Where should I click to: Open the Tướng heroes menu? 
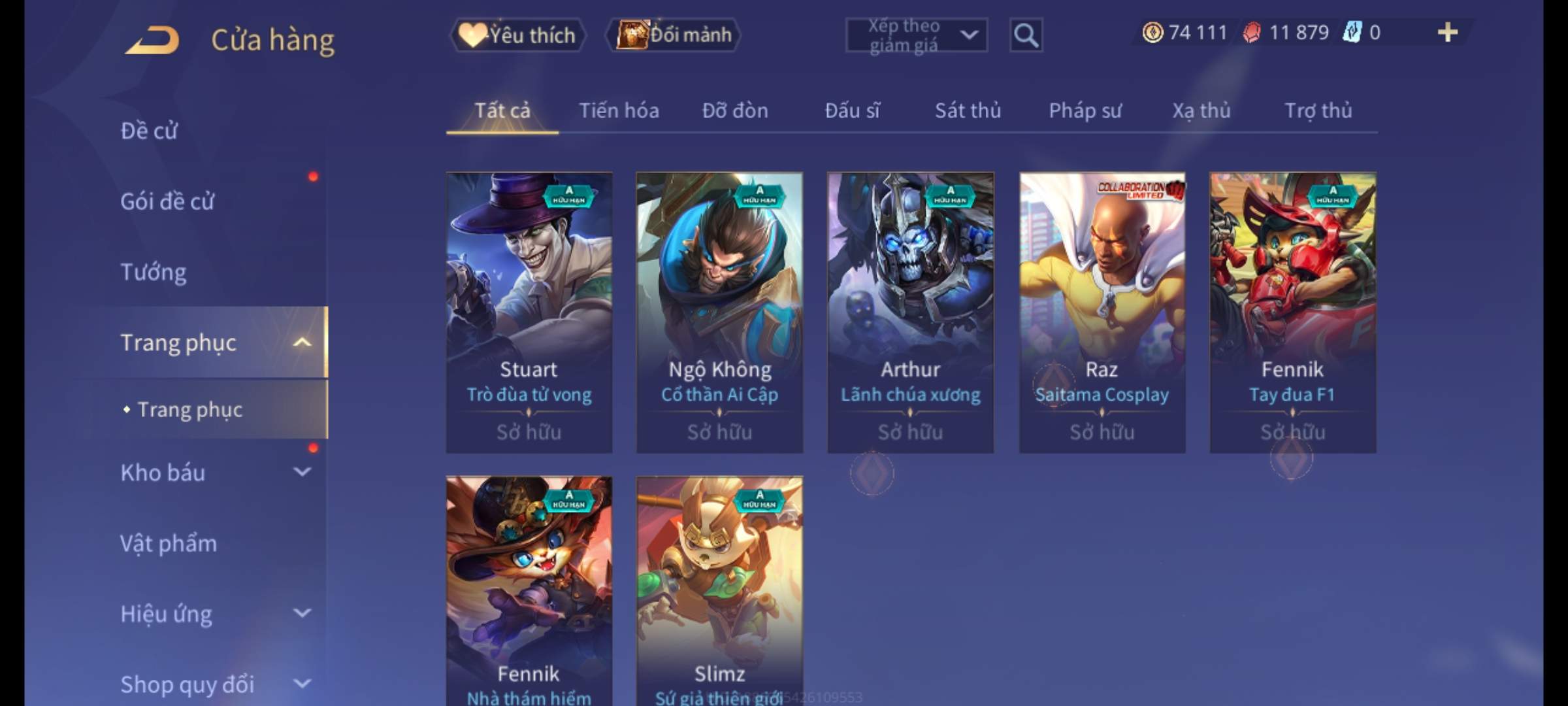tap(154, 272)
